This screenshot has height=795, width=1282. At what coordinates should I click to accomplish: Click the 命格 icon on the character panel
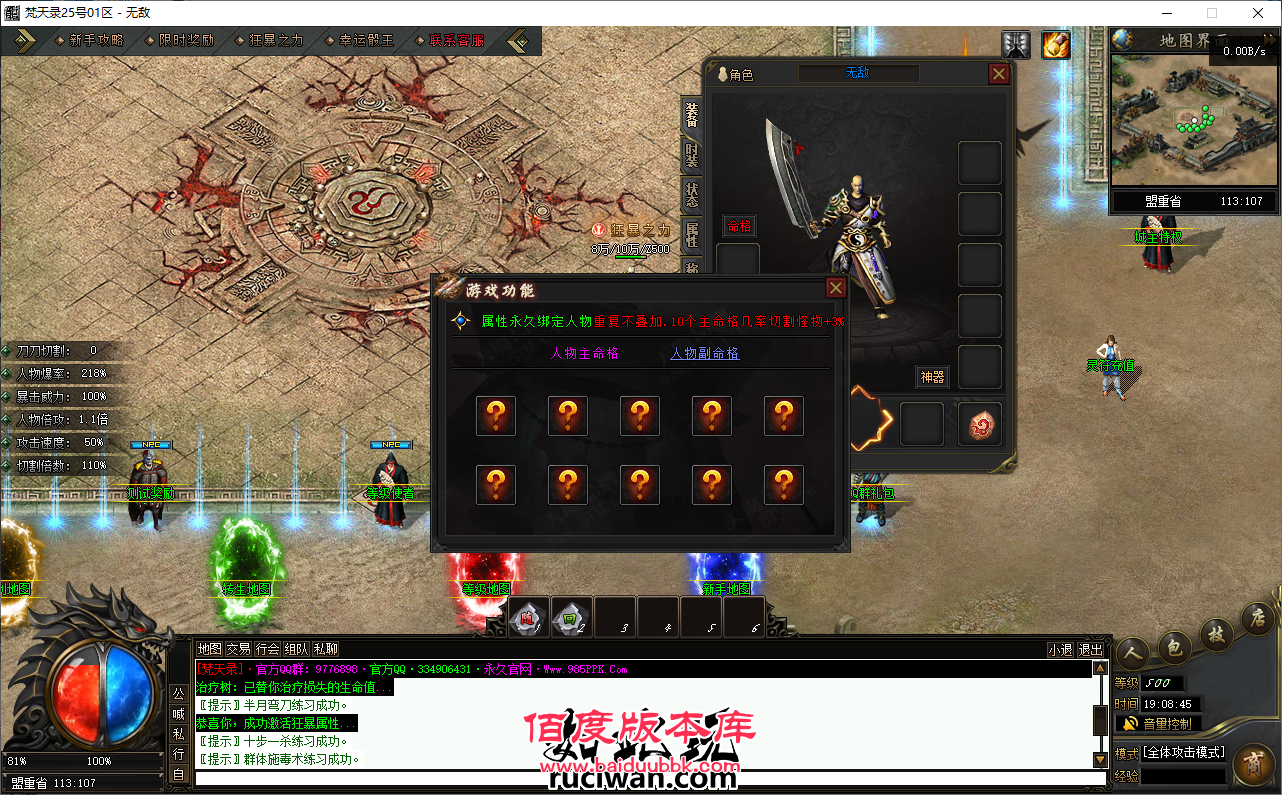(x=739, y=227)
